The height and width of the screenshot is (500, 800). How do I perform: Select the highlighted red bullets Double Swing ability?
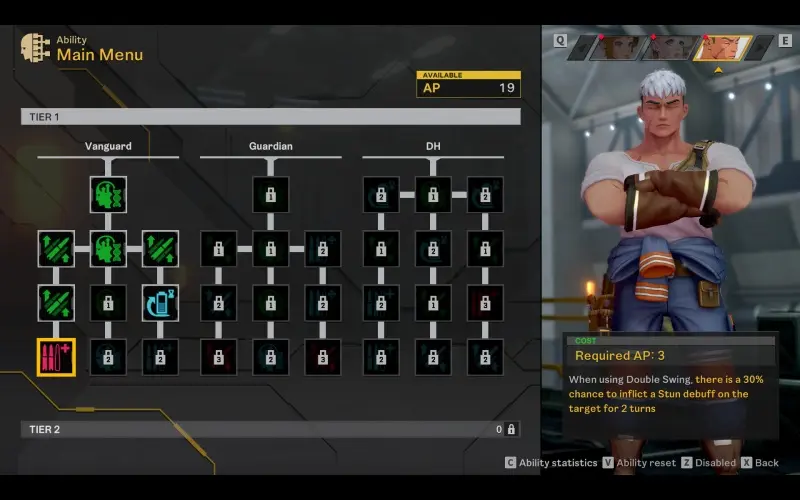56,357
